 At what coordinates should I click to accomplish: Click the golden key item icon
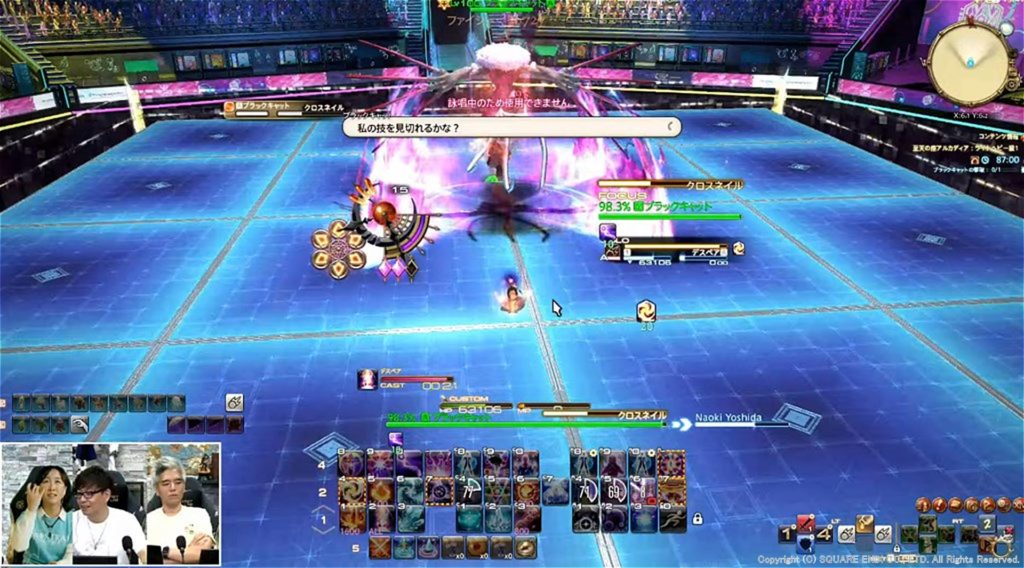click(x=865, y=523)
